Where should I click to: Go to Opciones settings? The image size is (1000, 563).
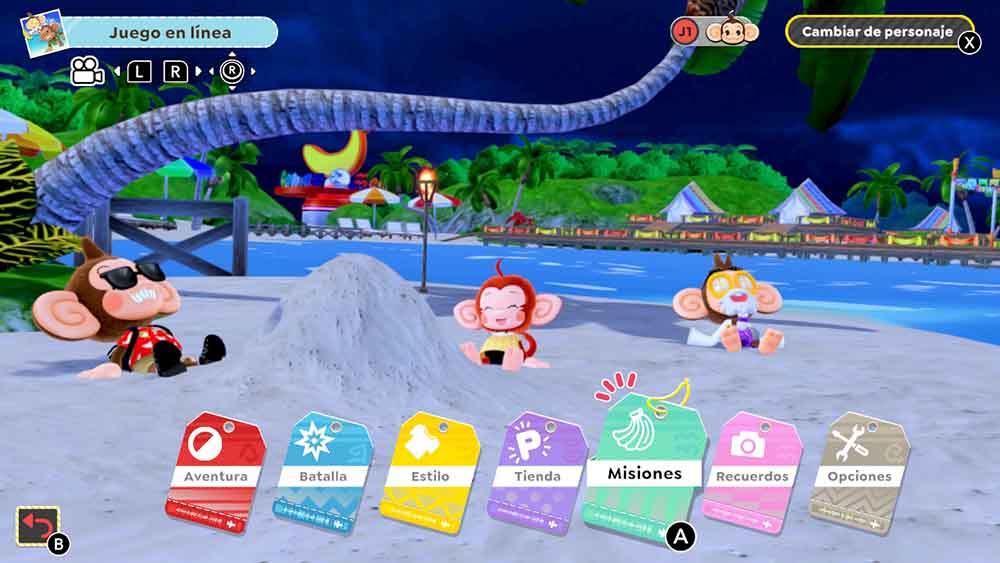coord(859,473)
